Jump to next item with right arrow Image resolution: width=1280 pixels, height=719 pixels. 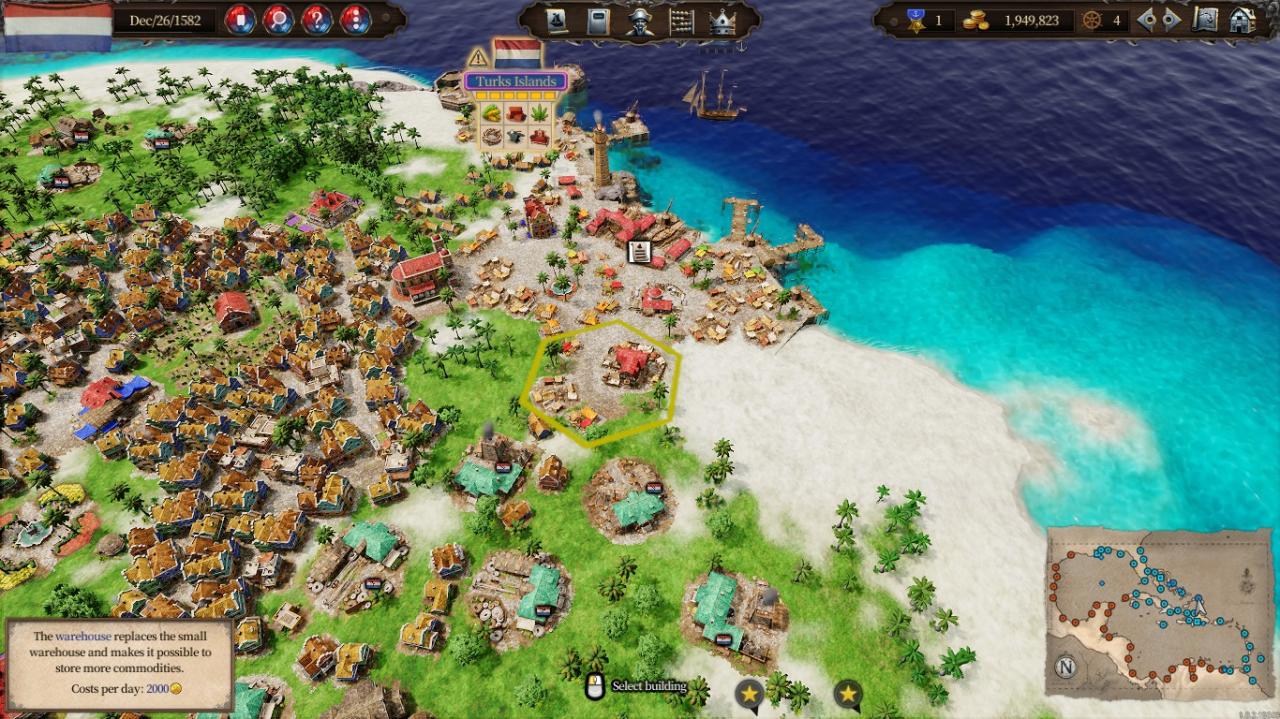[1172, 20]
